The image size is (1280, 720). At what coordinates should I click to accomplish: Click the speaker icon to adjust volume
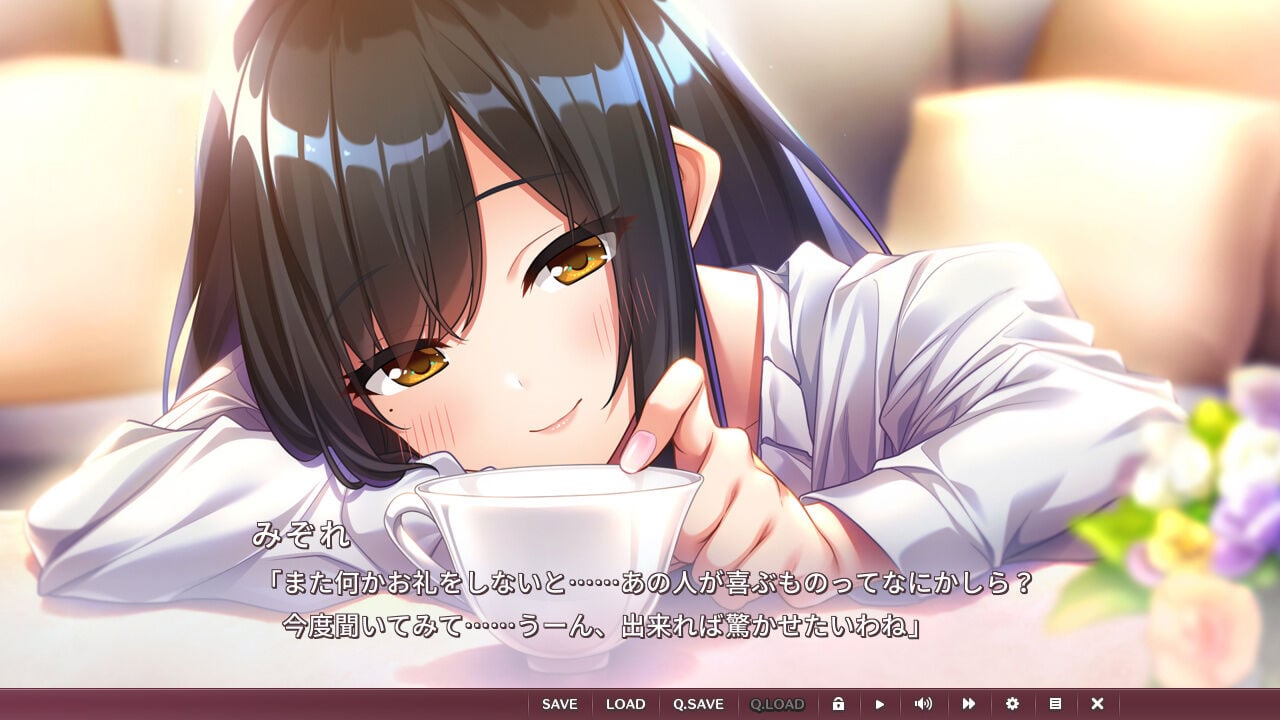pos(924,703)
